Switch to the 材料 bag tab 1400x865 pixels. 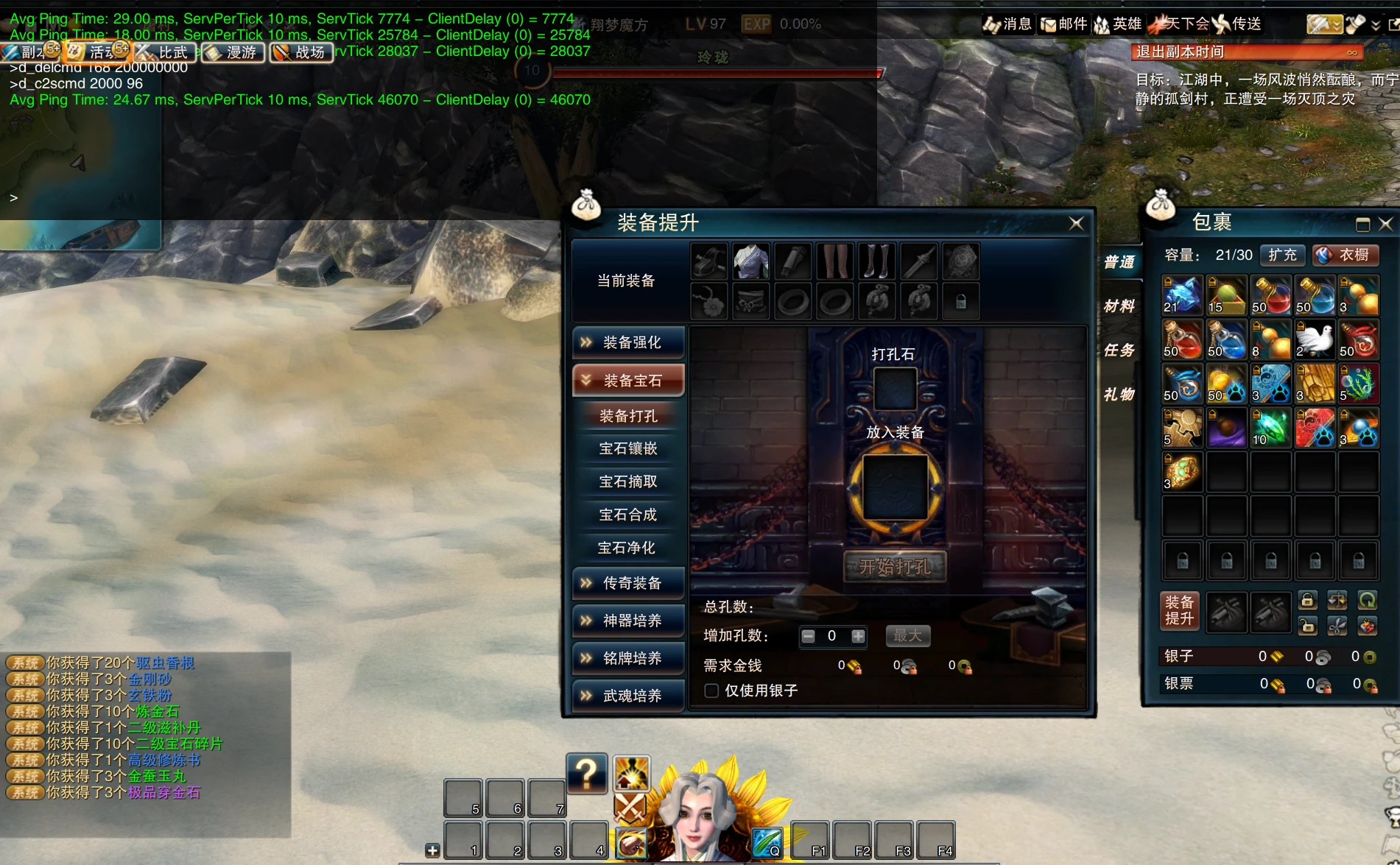click(x=1119, y=306)
